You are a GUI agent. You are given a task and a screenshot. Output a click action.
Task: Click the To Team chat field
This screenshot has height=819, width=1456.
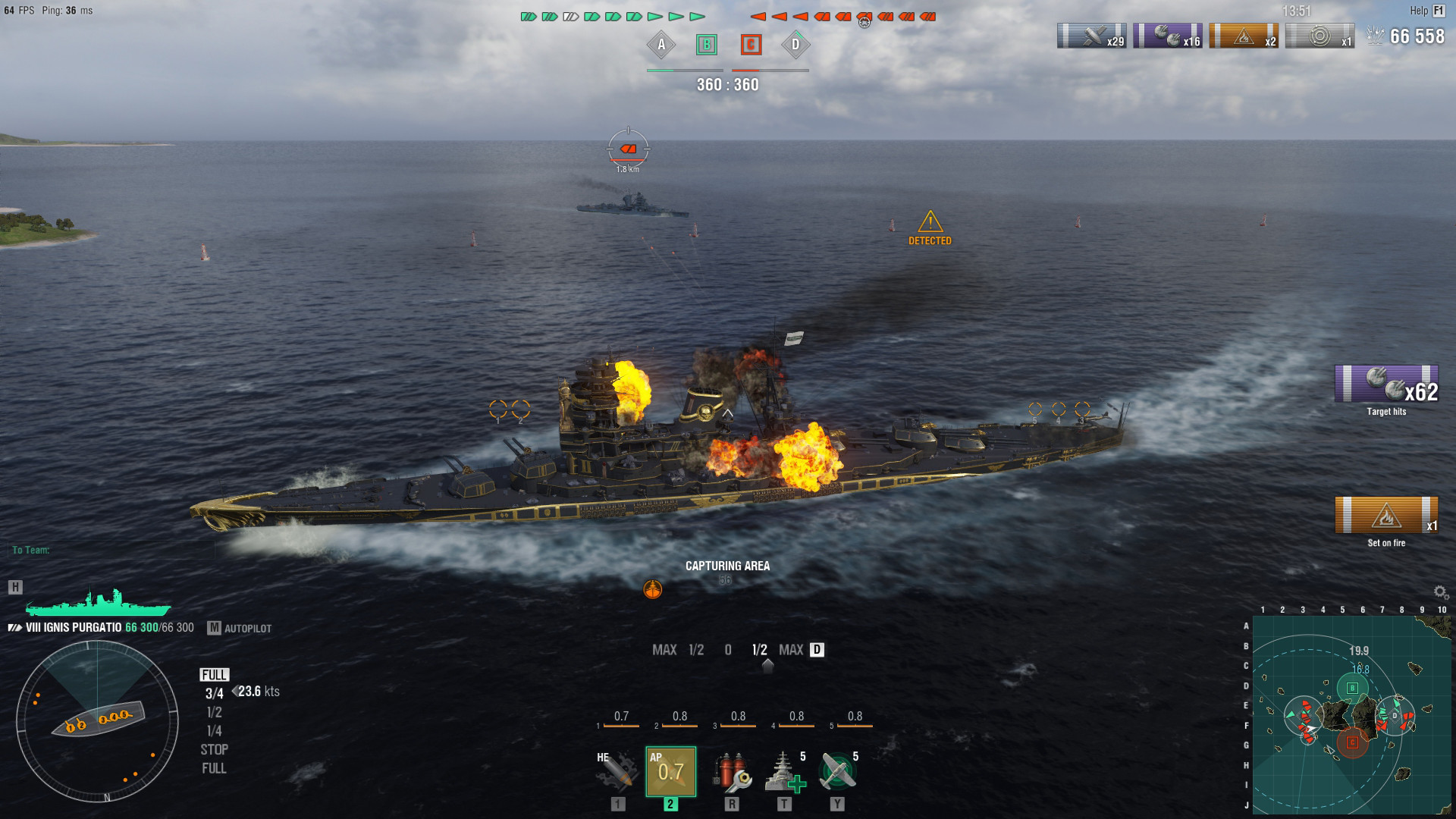[x=34, y=550]
